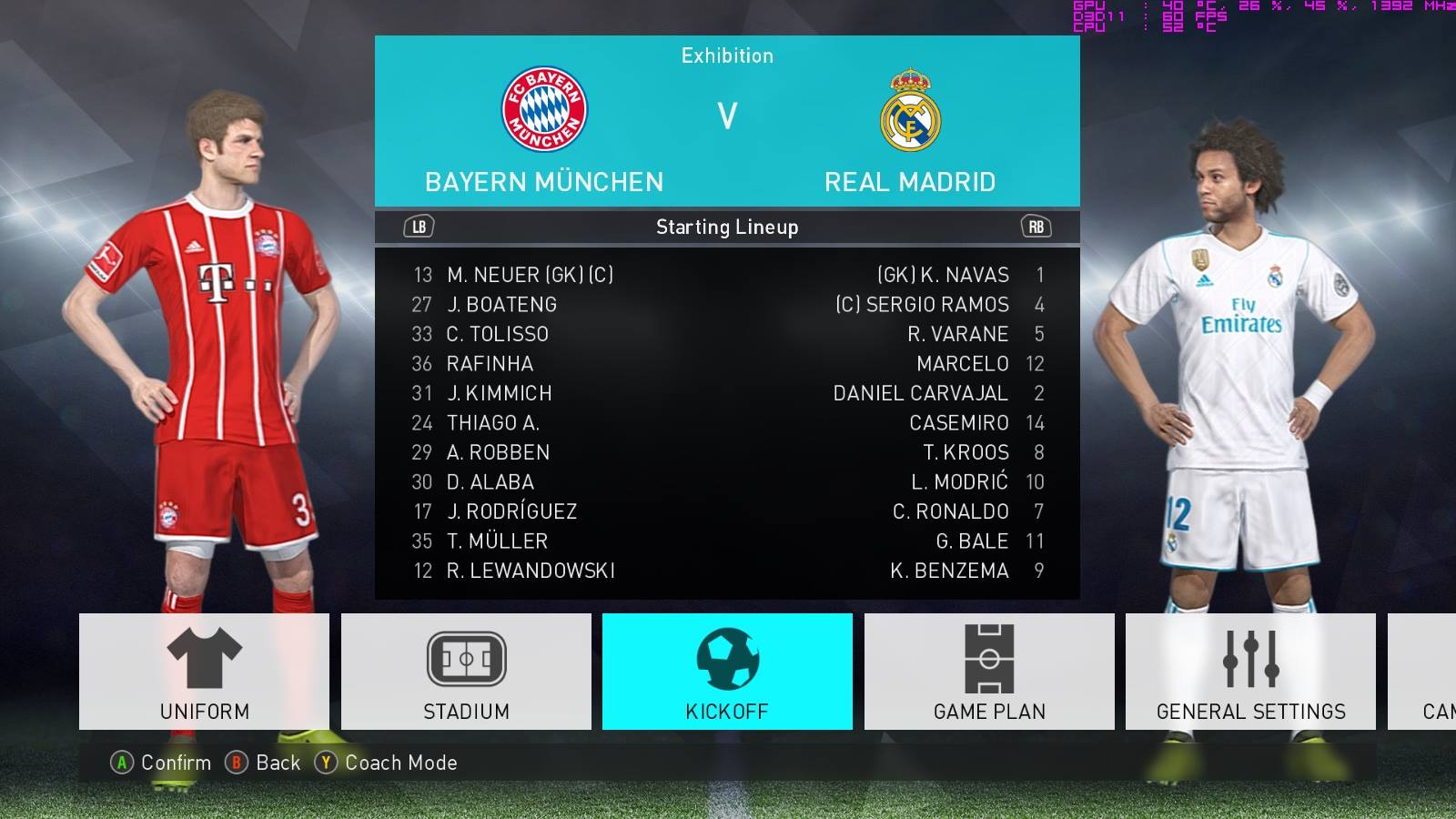
Task: Click the Real Madrid club crest
Action: [910, 109]
